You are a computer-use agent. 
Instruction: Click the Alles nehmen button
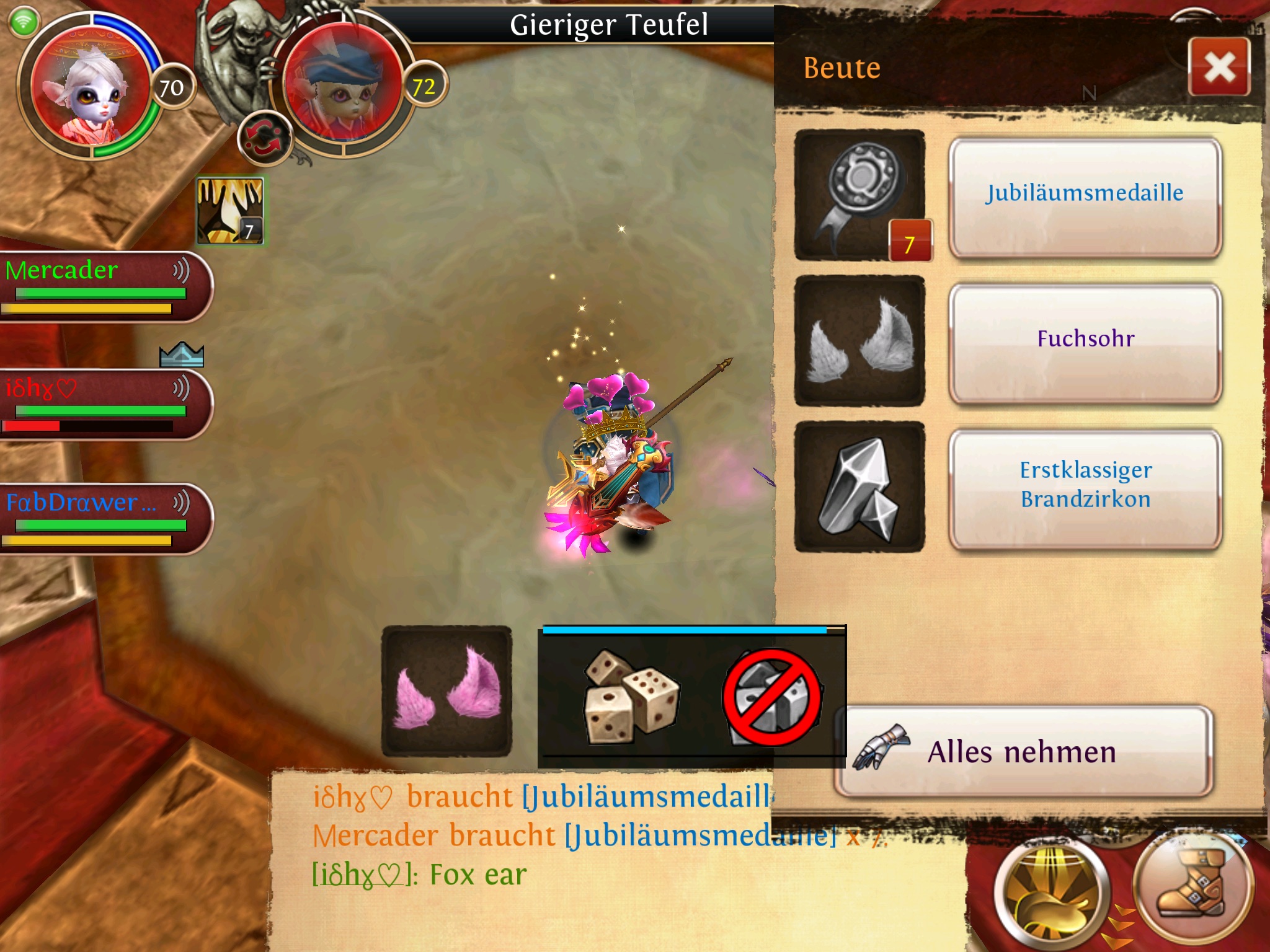(1023, 751)
